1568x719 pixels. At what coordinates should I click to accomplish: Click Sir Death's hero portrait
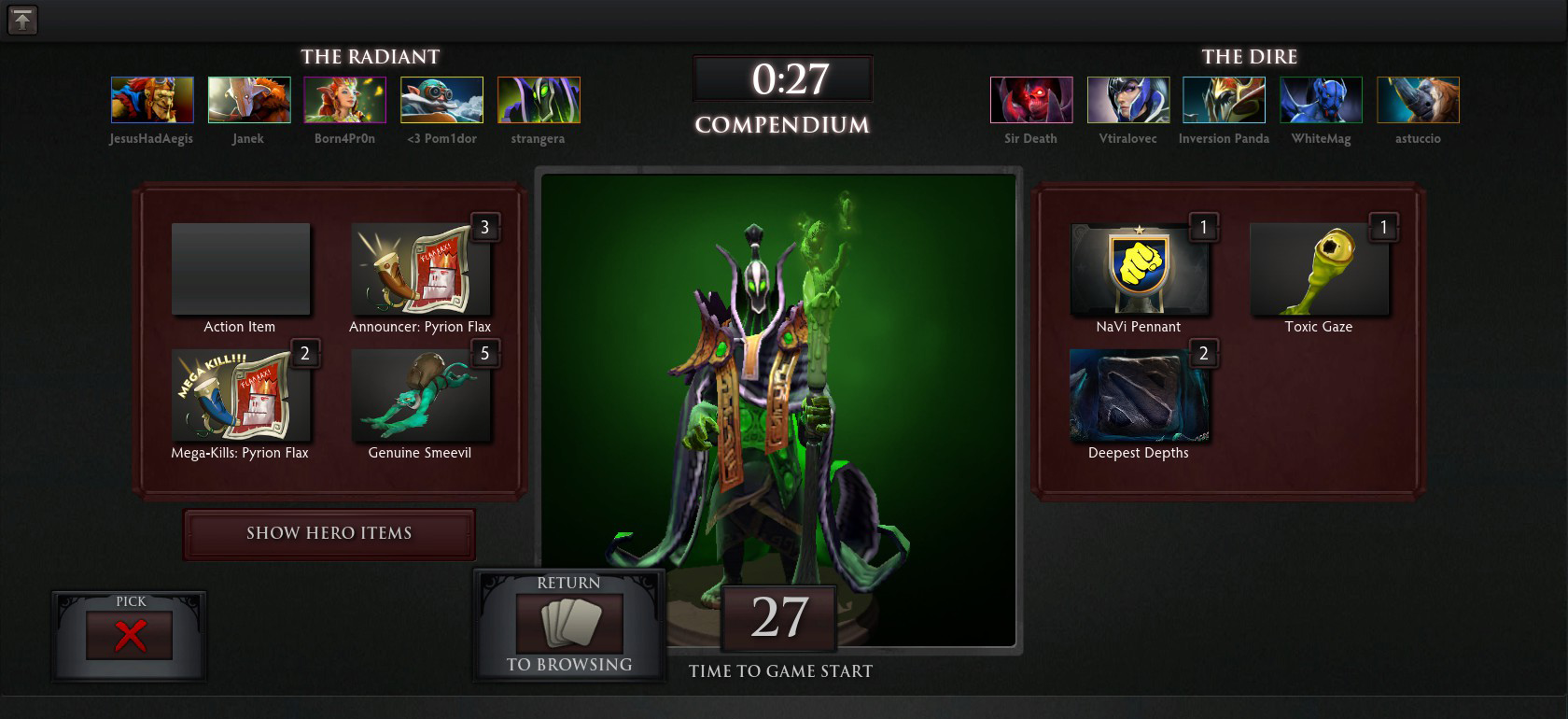[x=1031, y=100]
